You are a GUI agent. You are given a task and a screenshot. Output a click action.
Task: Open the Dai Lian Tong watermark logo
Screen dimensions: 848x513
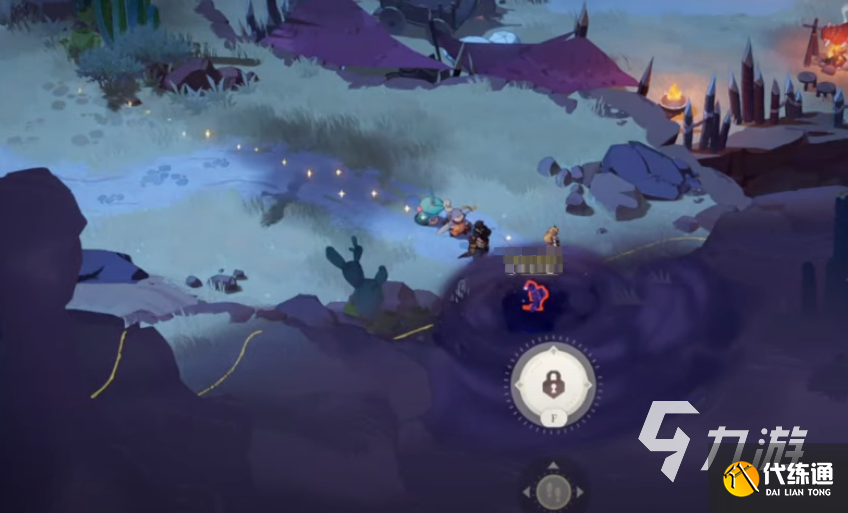coord(781,477)
